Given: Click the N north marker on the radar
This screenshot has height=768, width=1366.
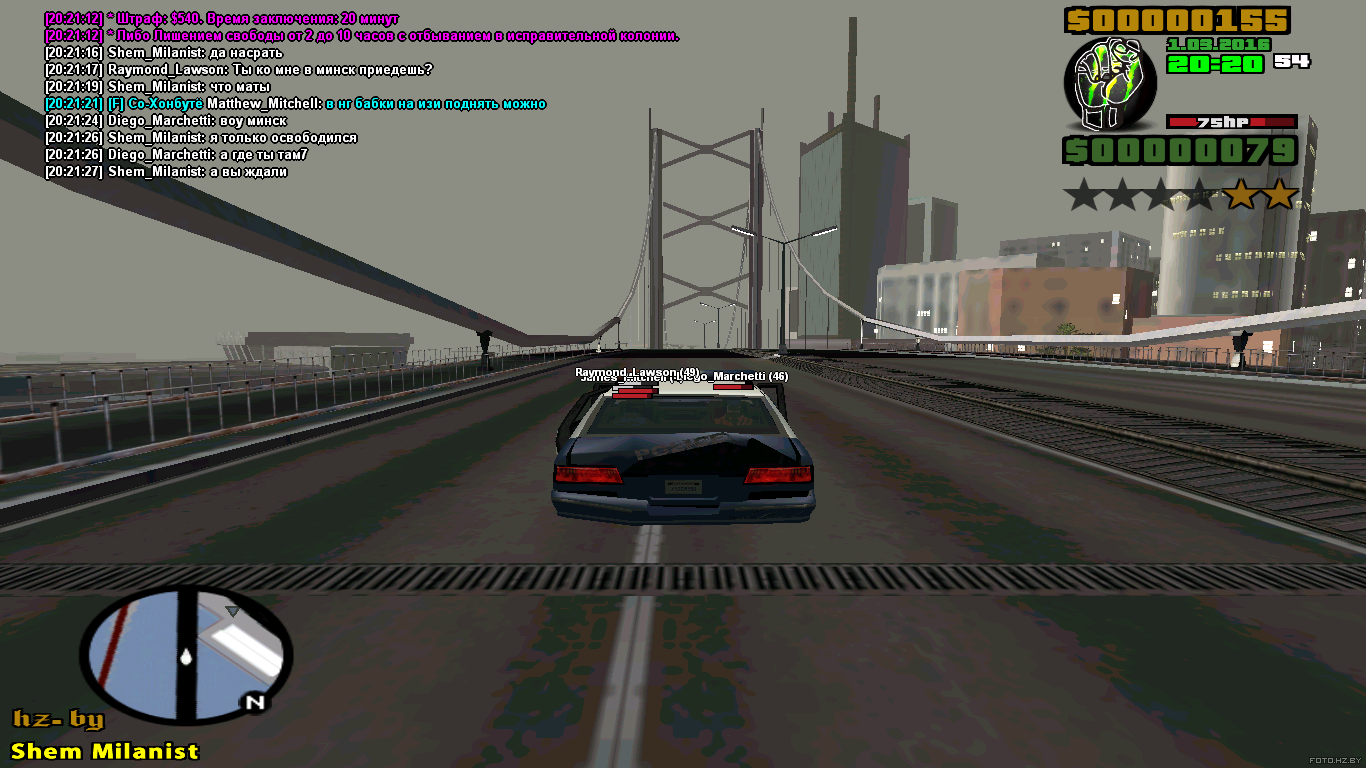Looking at the screenshot, I should tap(255, 702).
